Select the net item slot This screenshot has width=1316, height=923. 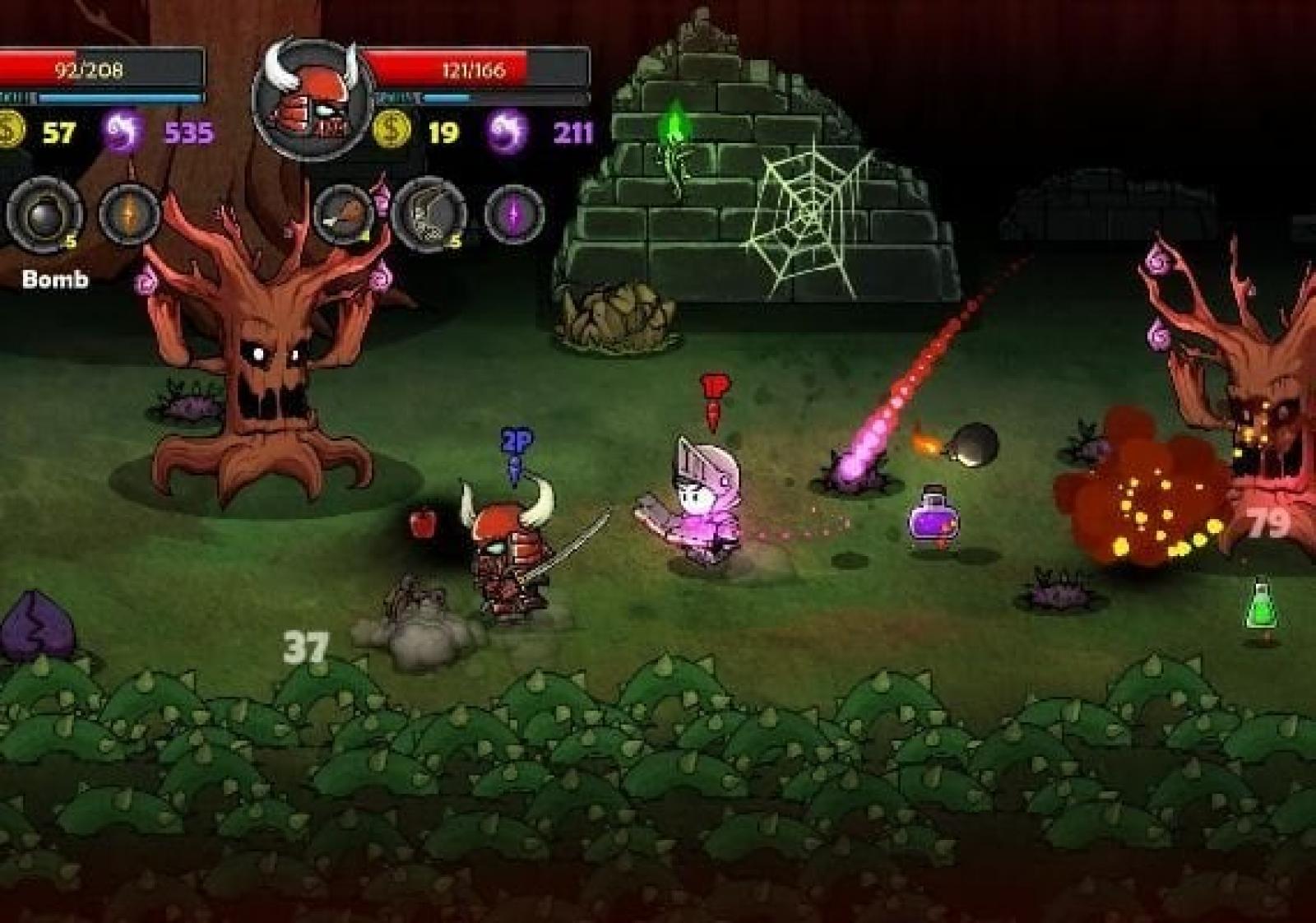429,214
